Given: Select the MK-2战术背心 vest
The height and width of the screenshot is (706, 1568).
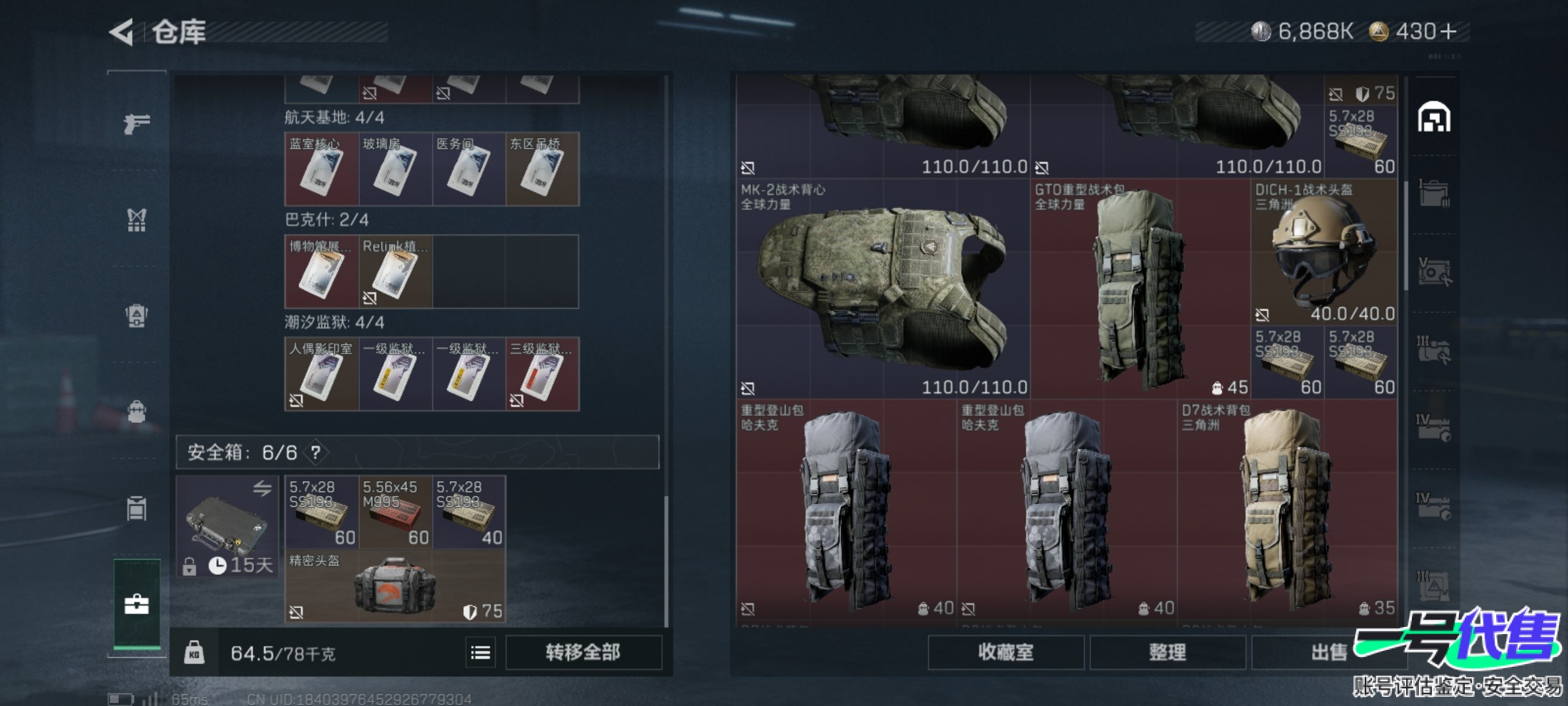Looking at the screenshot, I should pyautogui.click(x=883, y=289).
